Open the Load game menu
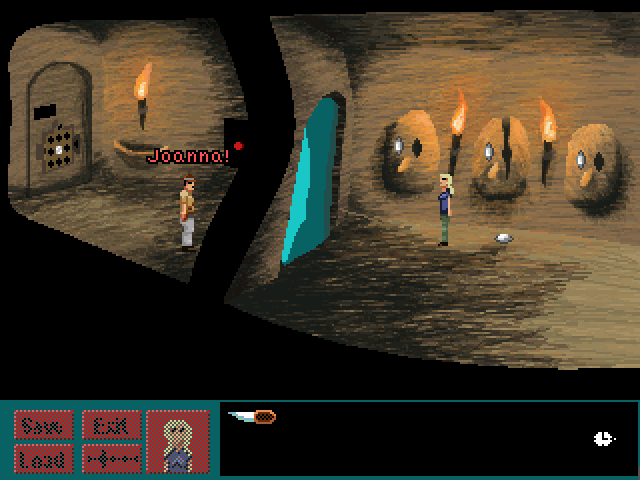 tap(42, 459)
